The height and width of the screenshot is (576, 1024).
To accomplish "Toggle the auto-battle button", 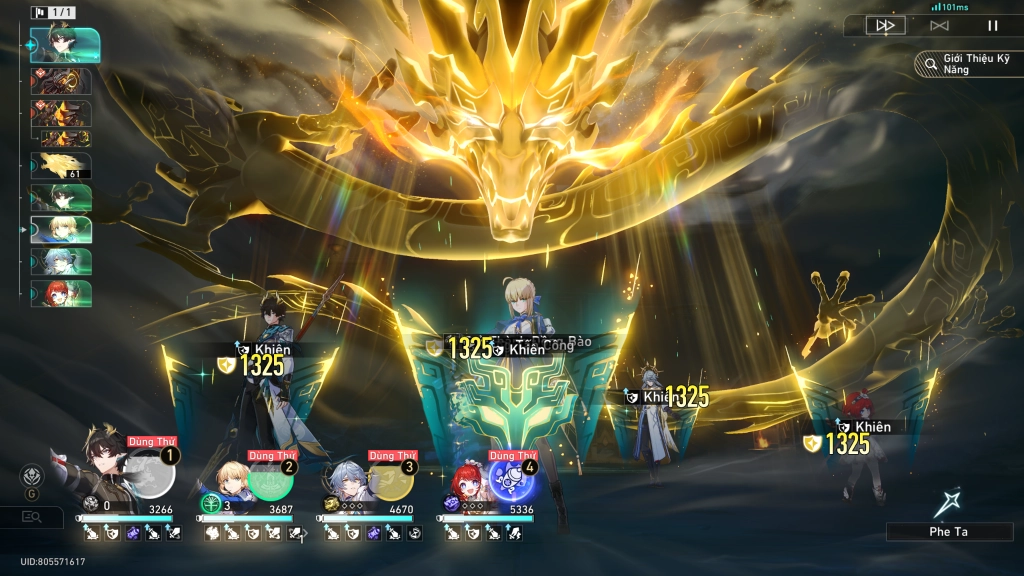I will coord(939,26).
